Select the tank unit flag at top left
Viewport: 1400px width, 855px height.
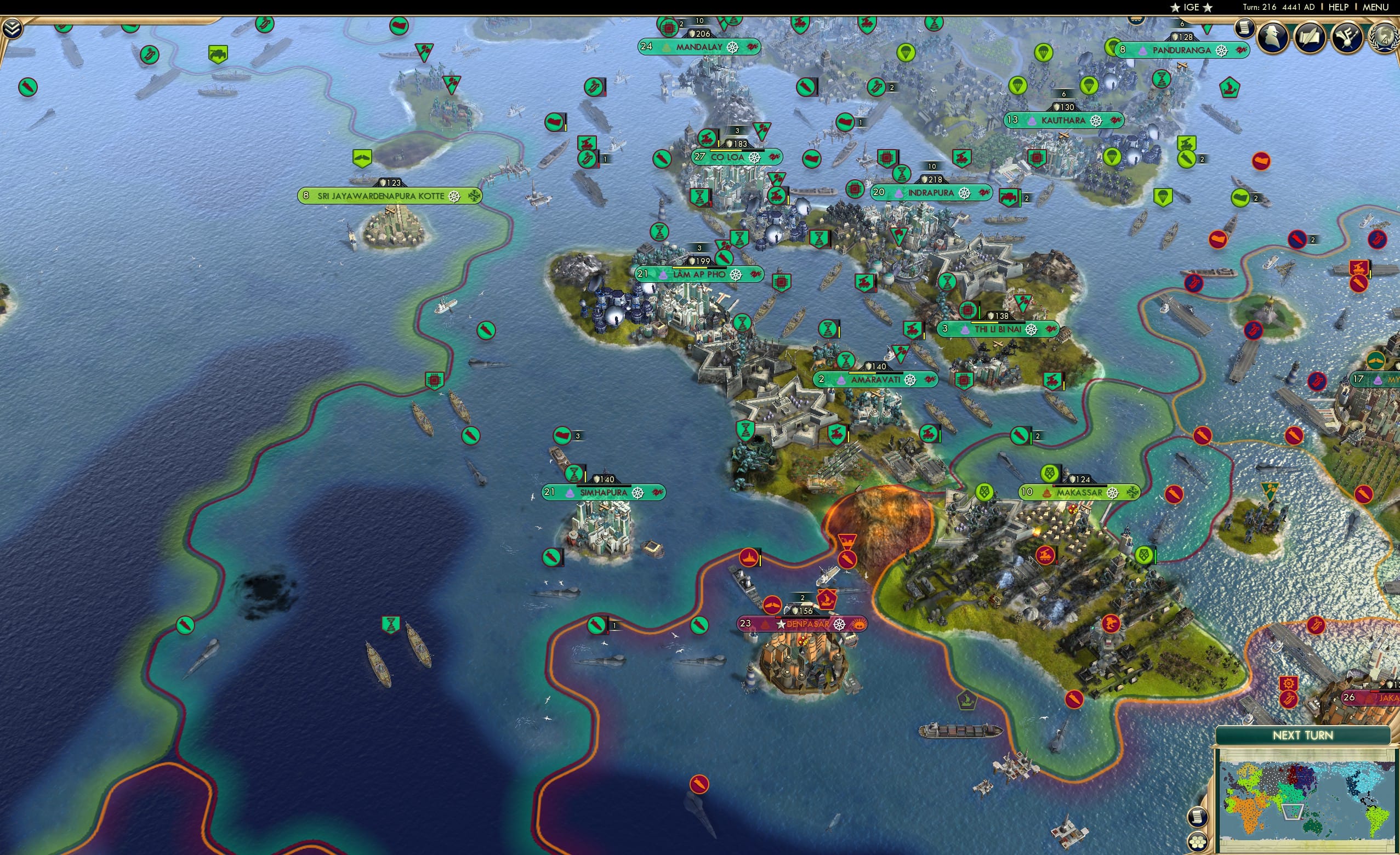pos(218,55)
